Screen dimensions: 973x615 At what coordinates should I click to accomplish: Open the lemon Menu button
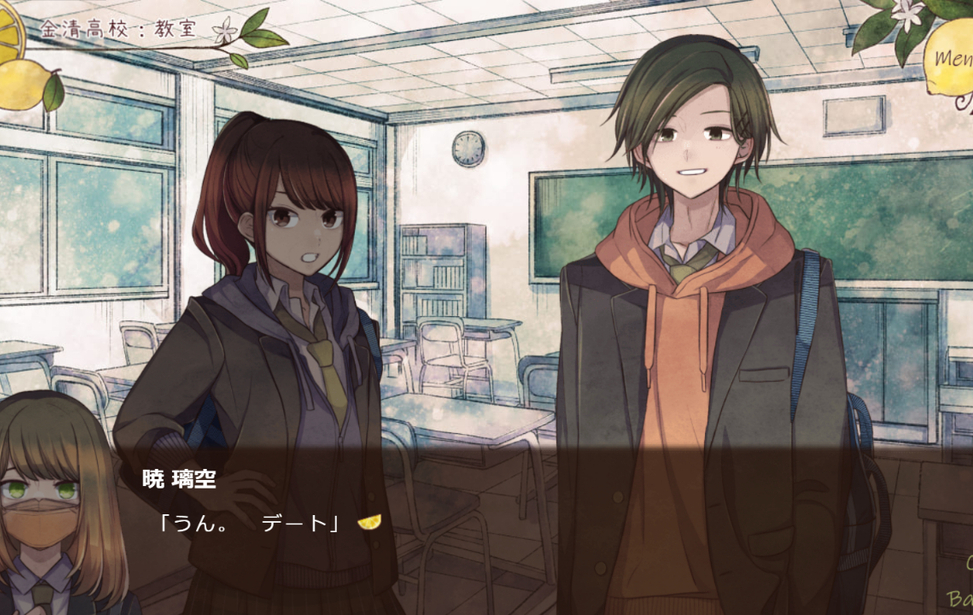point(953,58)
